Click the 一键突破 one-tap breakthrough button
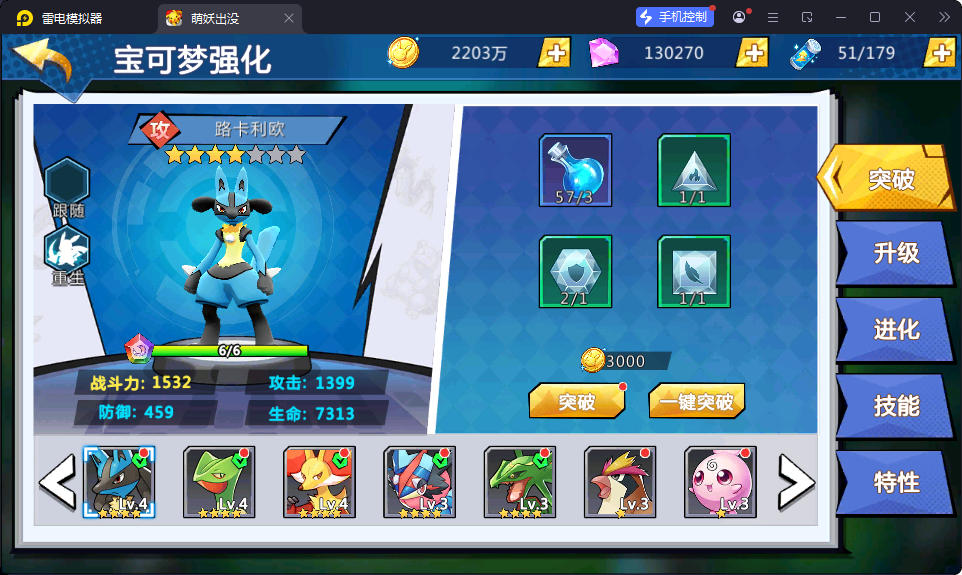The image size is (962, 575). 696,402
